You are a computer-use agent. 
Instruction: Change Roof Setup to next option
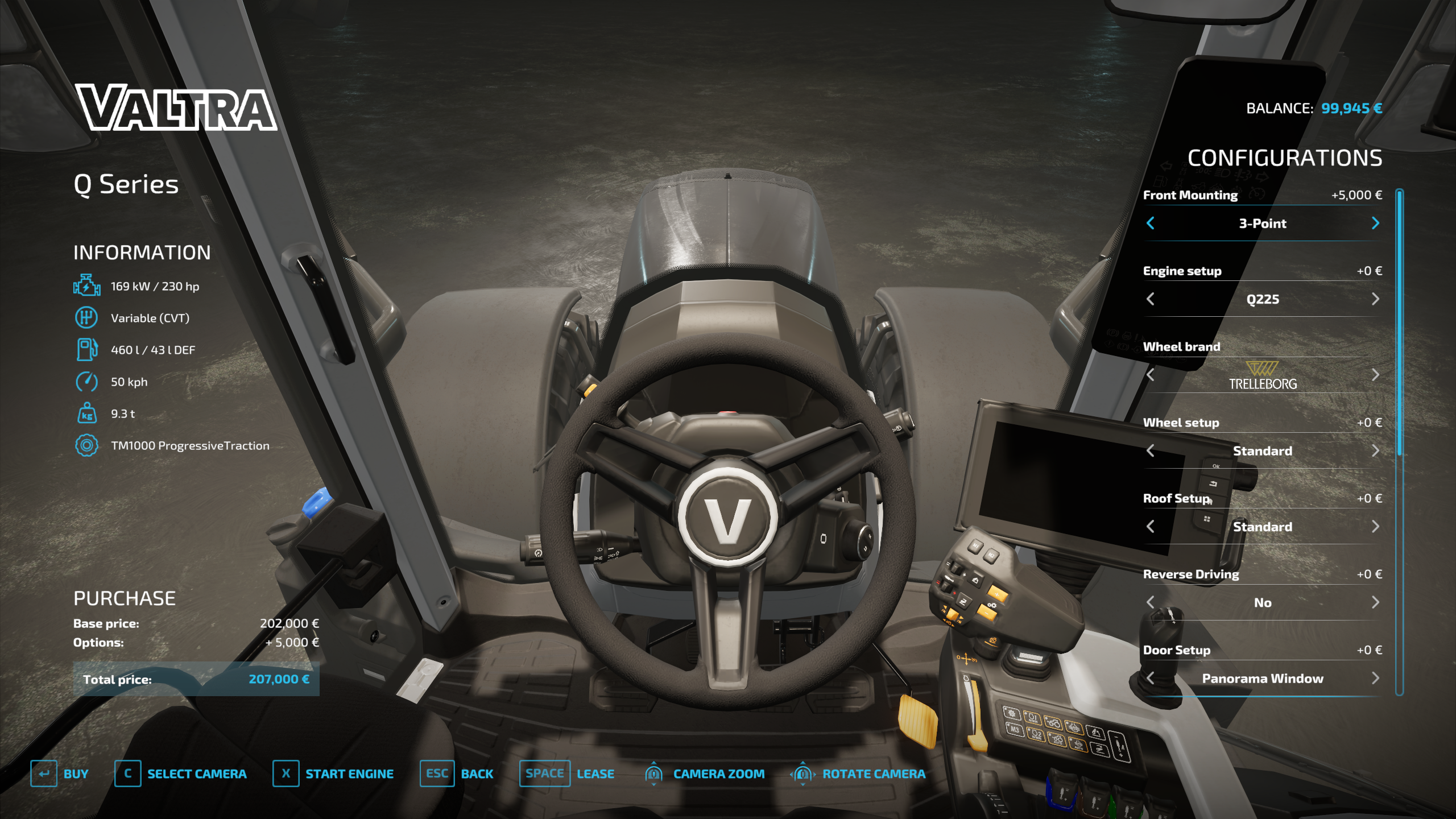pyautogui.click(x=1375, y=527)
